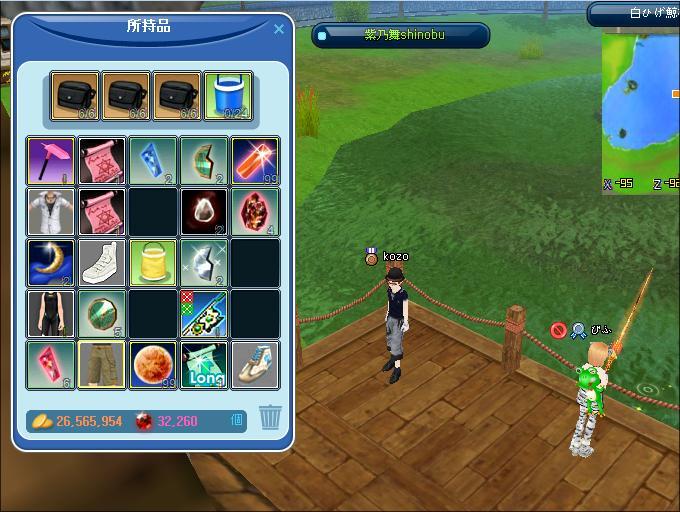Pick the crescent moon item
The image size is (680, 512).
pos(51,264)
